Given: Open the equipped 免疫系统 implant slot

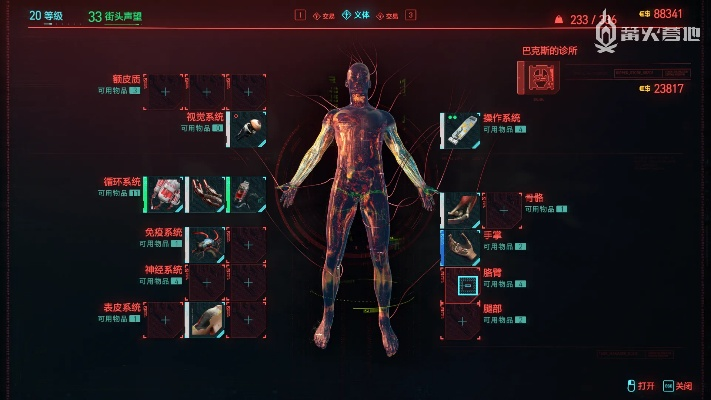Looking at the screenshot, I should point(207,244).
